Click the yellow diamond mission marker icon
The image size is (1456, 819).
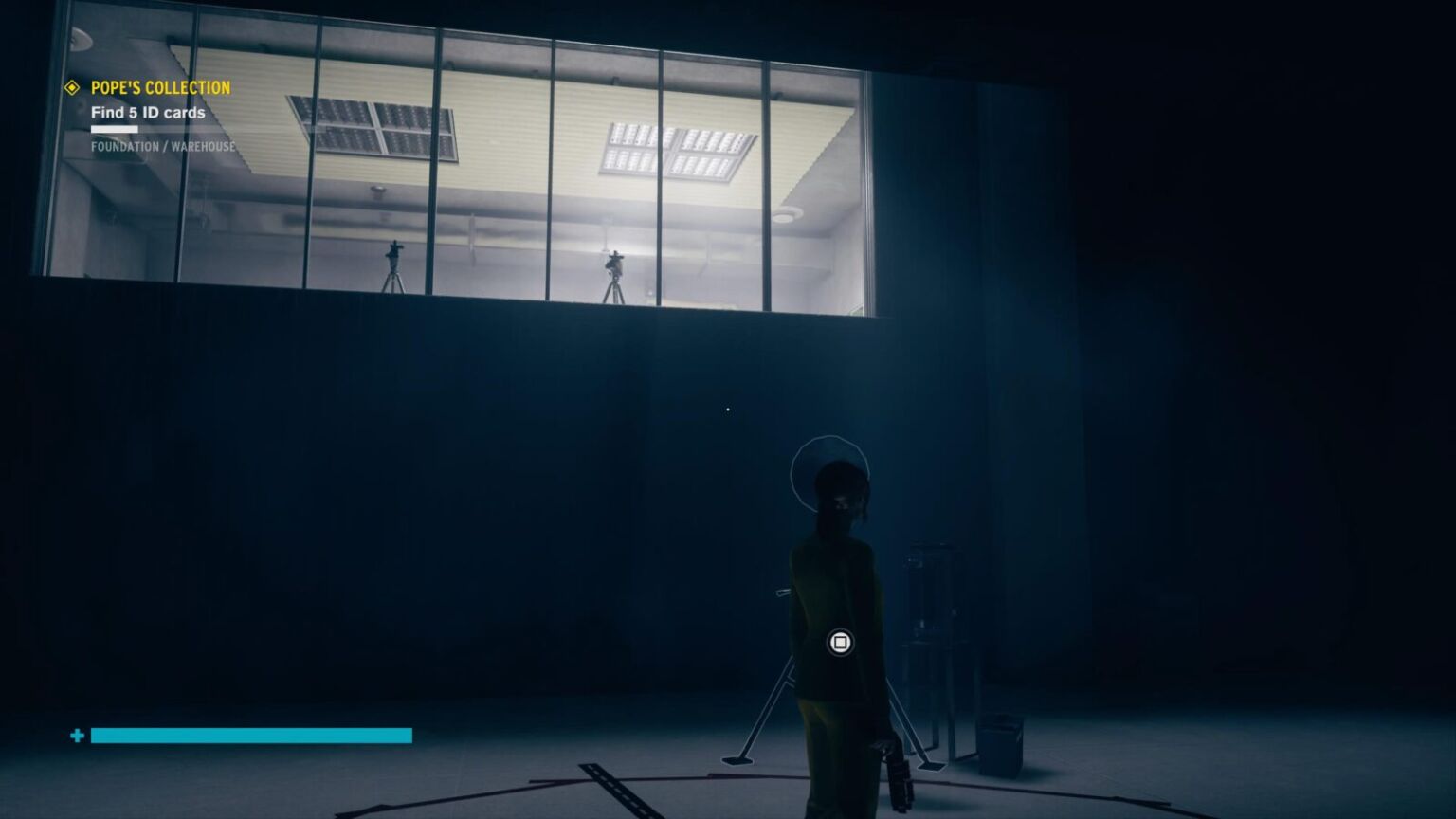(x=71, y=88)
